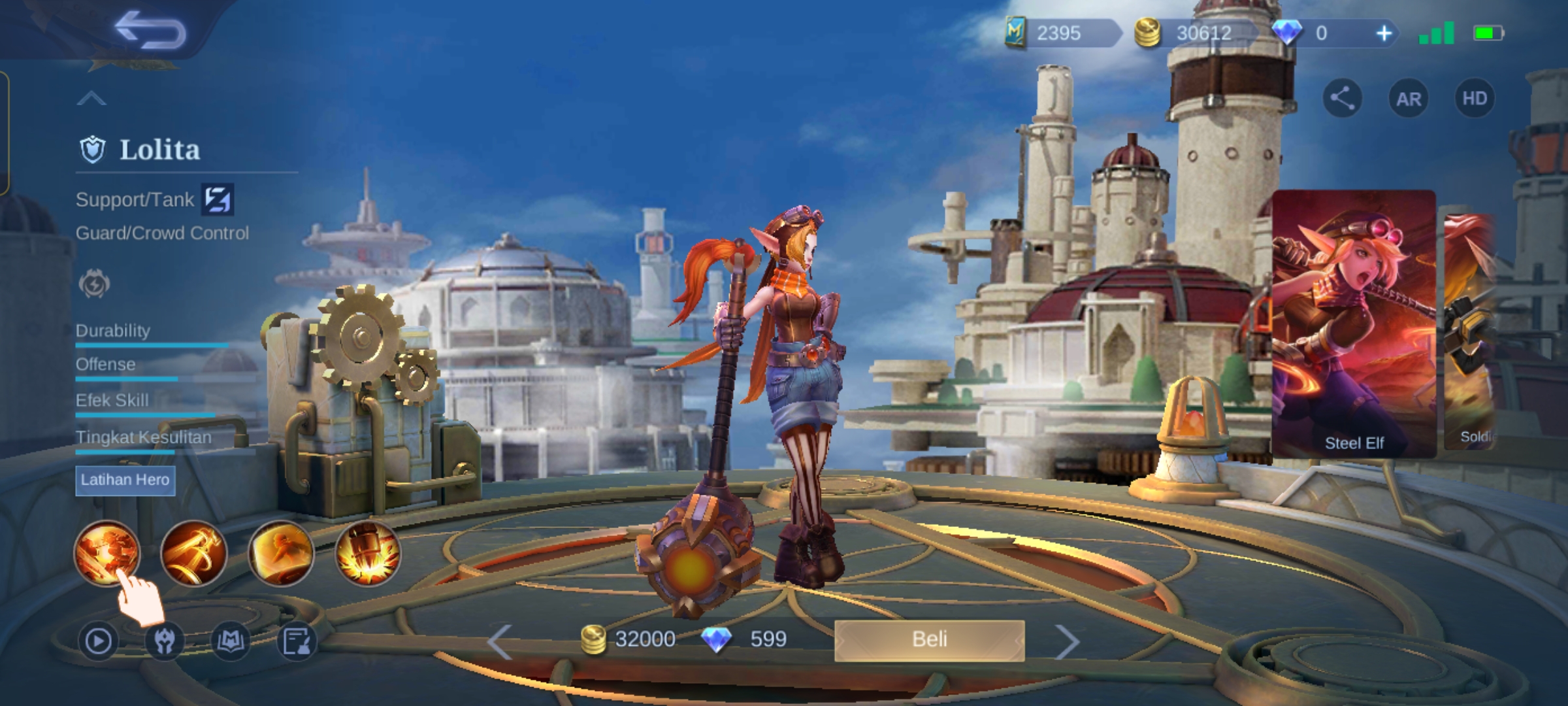Select the Steel Elf skin card
The height and width of the screenshot is (706, 1568).
click(1354, 324)
